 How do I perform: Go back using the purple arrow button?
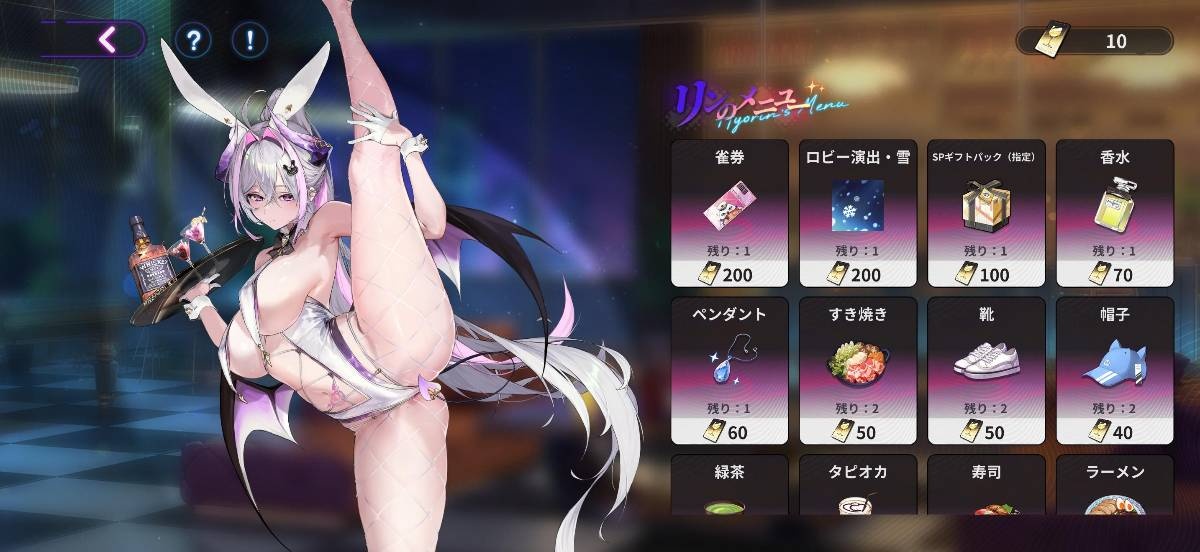coord(108,40)
